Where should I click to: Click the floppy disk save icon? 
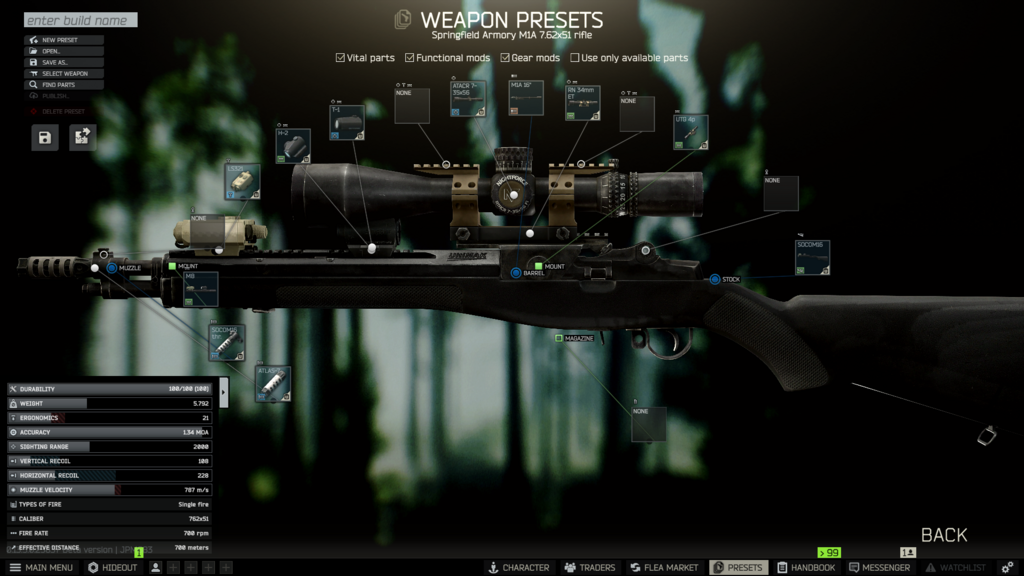pyautogui.click(x=45, y=138)
